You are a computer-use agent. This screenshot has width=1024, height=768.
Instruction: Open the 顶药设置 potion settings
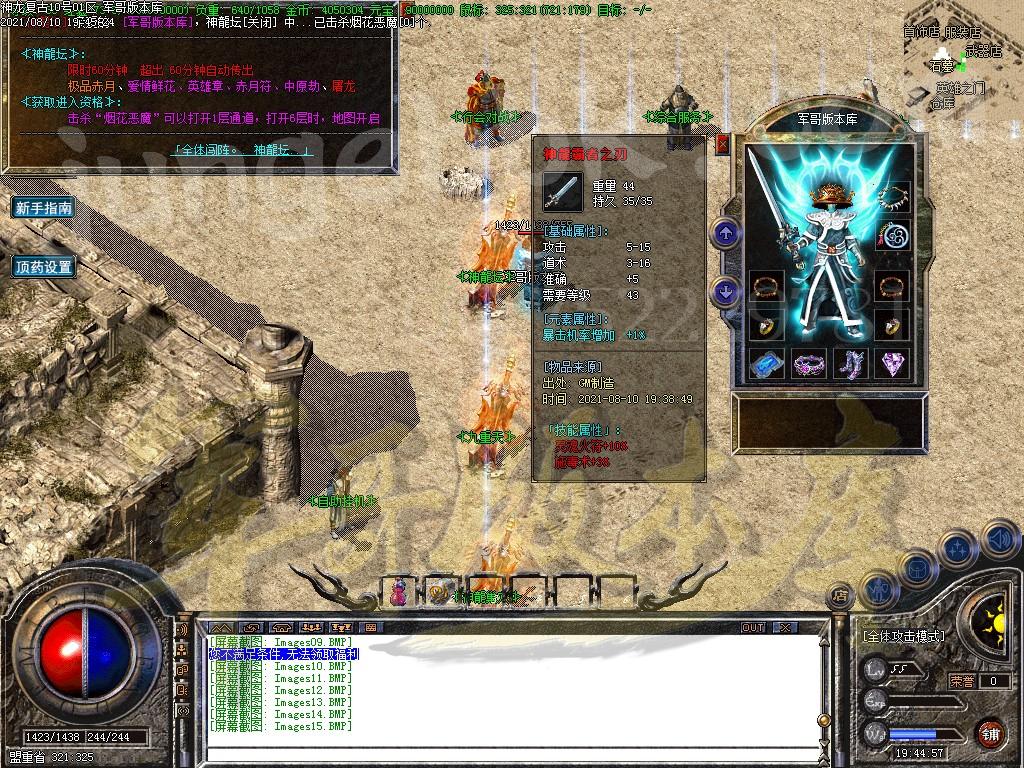pyautogui.click(x=43, y=267)
